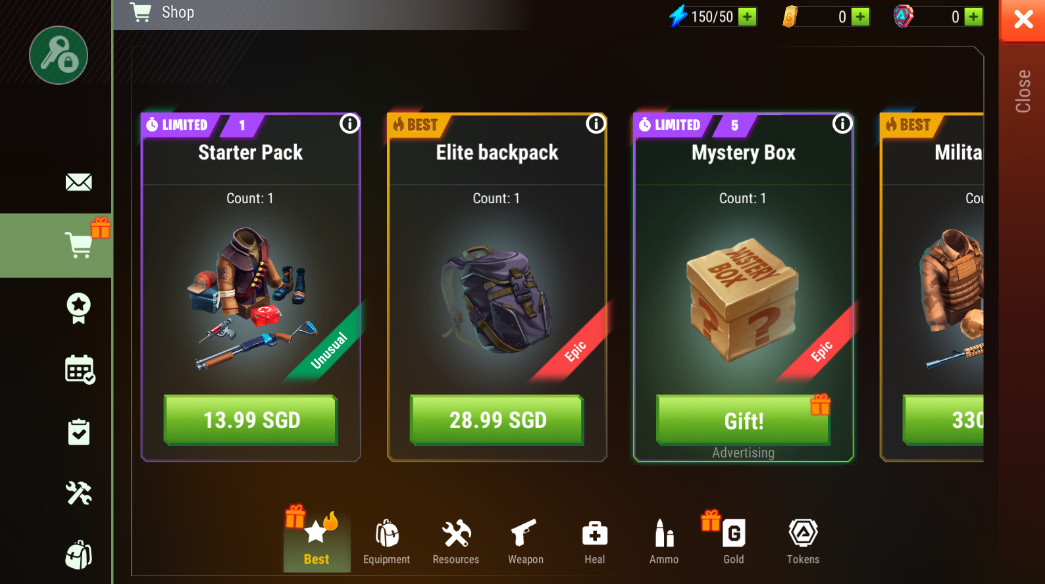Show the Tokens shop category
This screenshot has height=584, width=1045.
coord(803,542)
